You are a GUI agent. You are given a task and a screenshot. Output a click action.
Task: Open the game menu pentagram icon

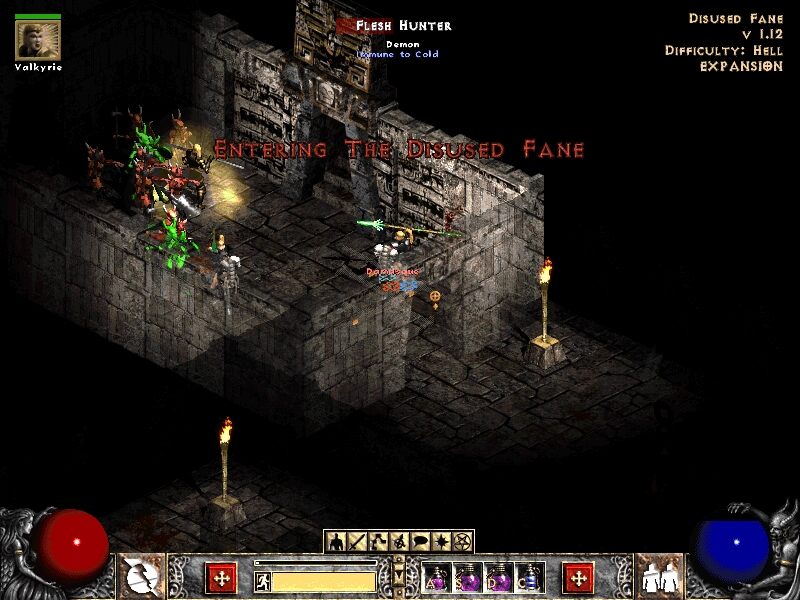tap(462, 542)
